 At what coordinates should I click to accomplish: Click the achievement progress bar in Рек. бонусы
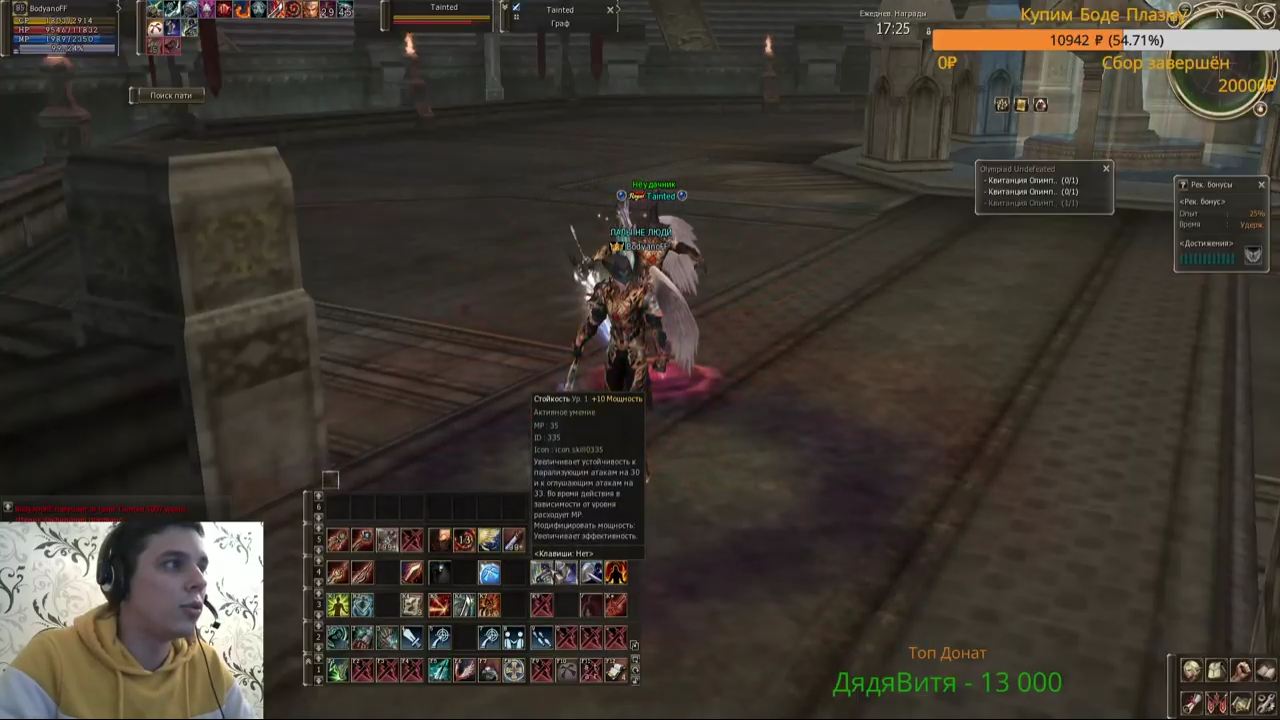[x=1207, y=257]
